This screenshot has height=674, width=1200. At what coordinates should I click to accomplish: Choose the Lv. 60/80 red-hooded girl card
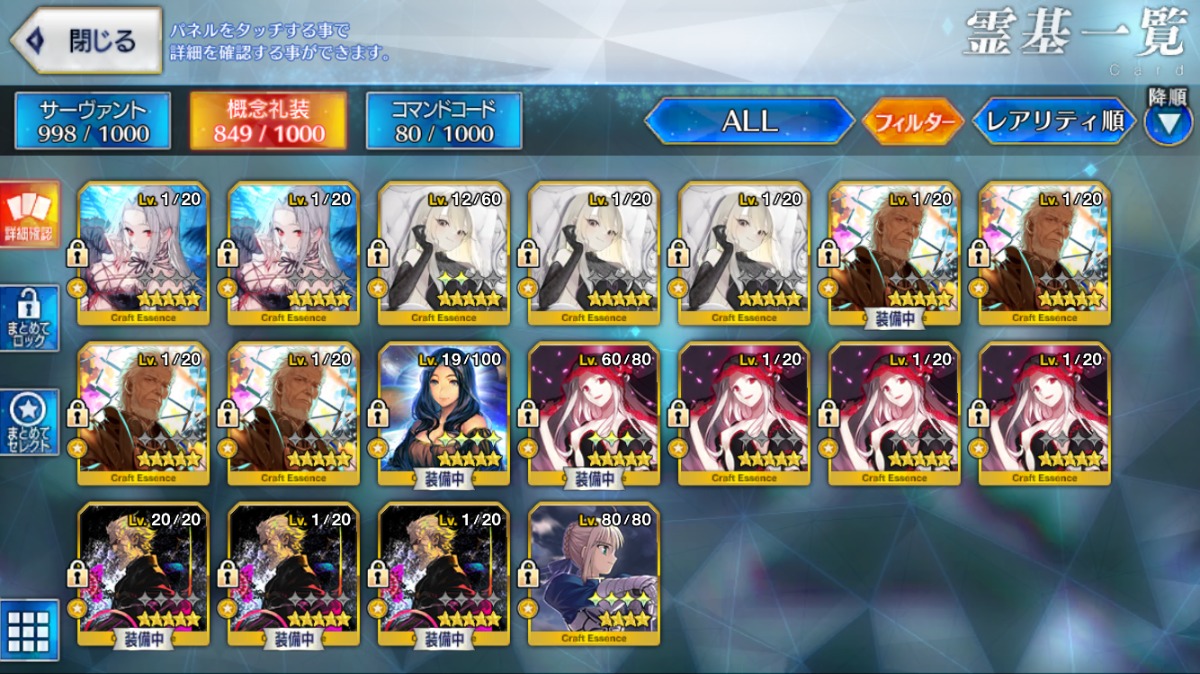[x=594, y=412]
